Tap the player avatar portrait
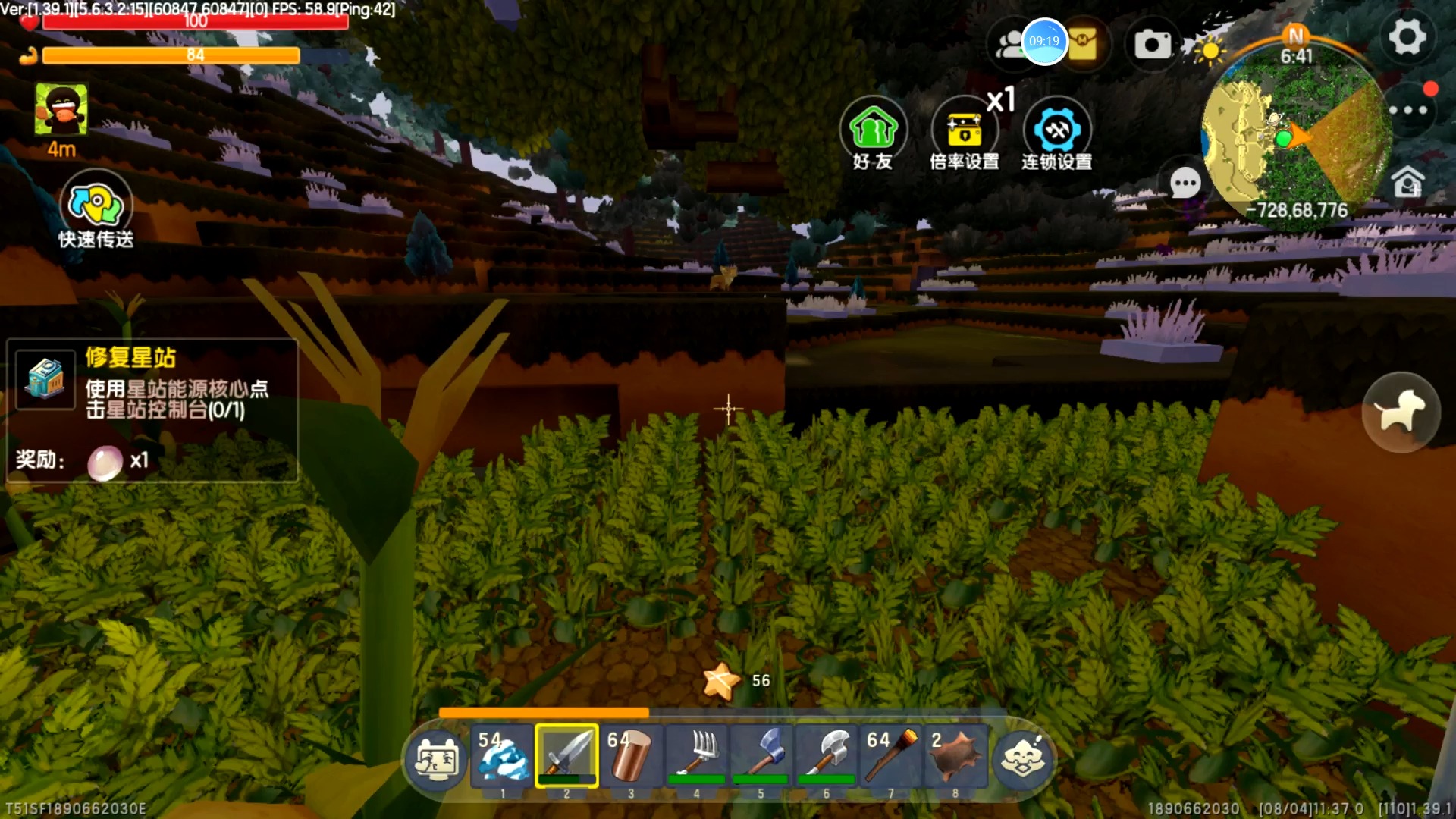This screenshot has height=819, width=1456. click(x=61, y=111)
